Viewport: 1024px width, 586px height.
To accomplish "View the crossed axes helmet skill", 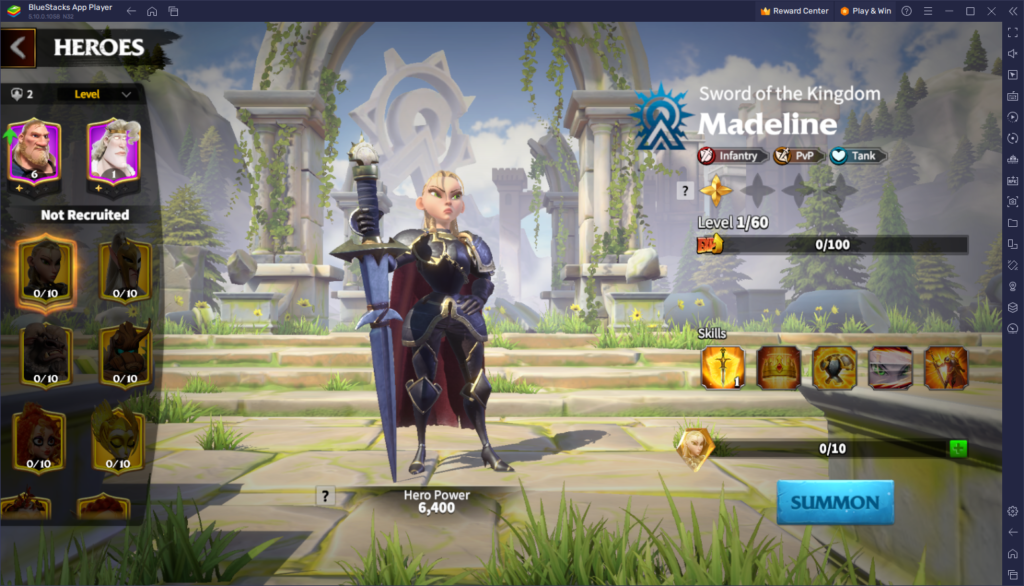I will tap(833, 367).
